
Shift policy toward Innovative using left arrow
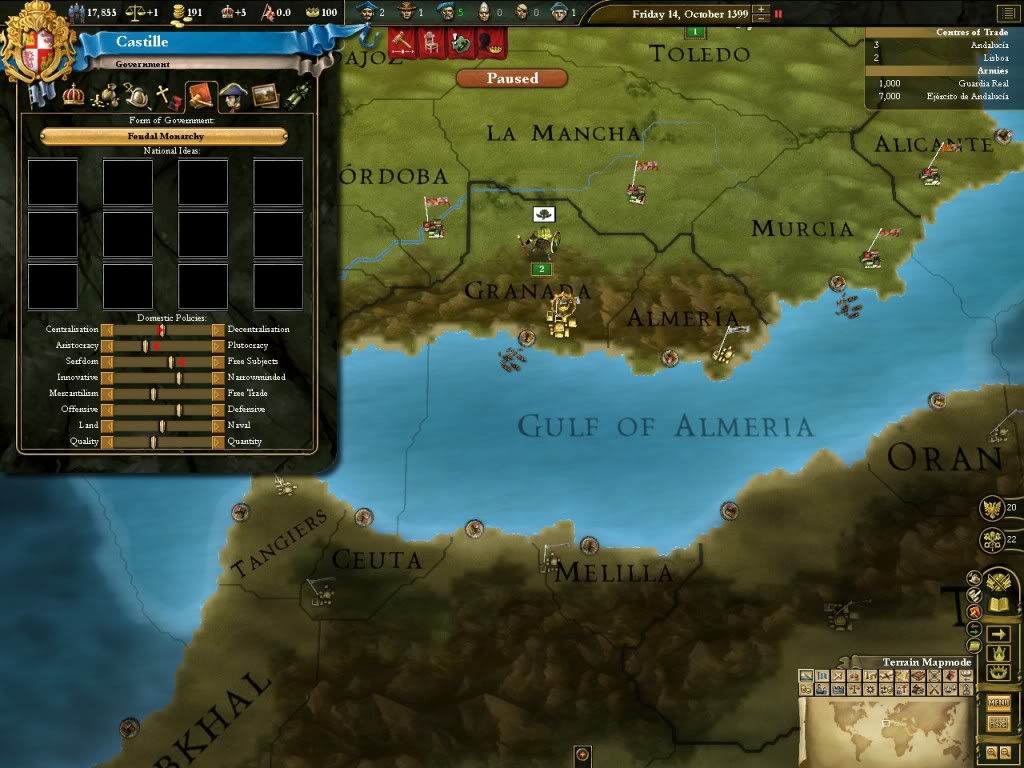pyautogui.click(x=107, y=377)
